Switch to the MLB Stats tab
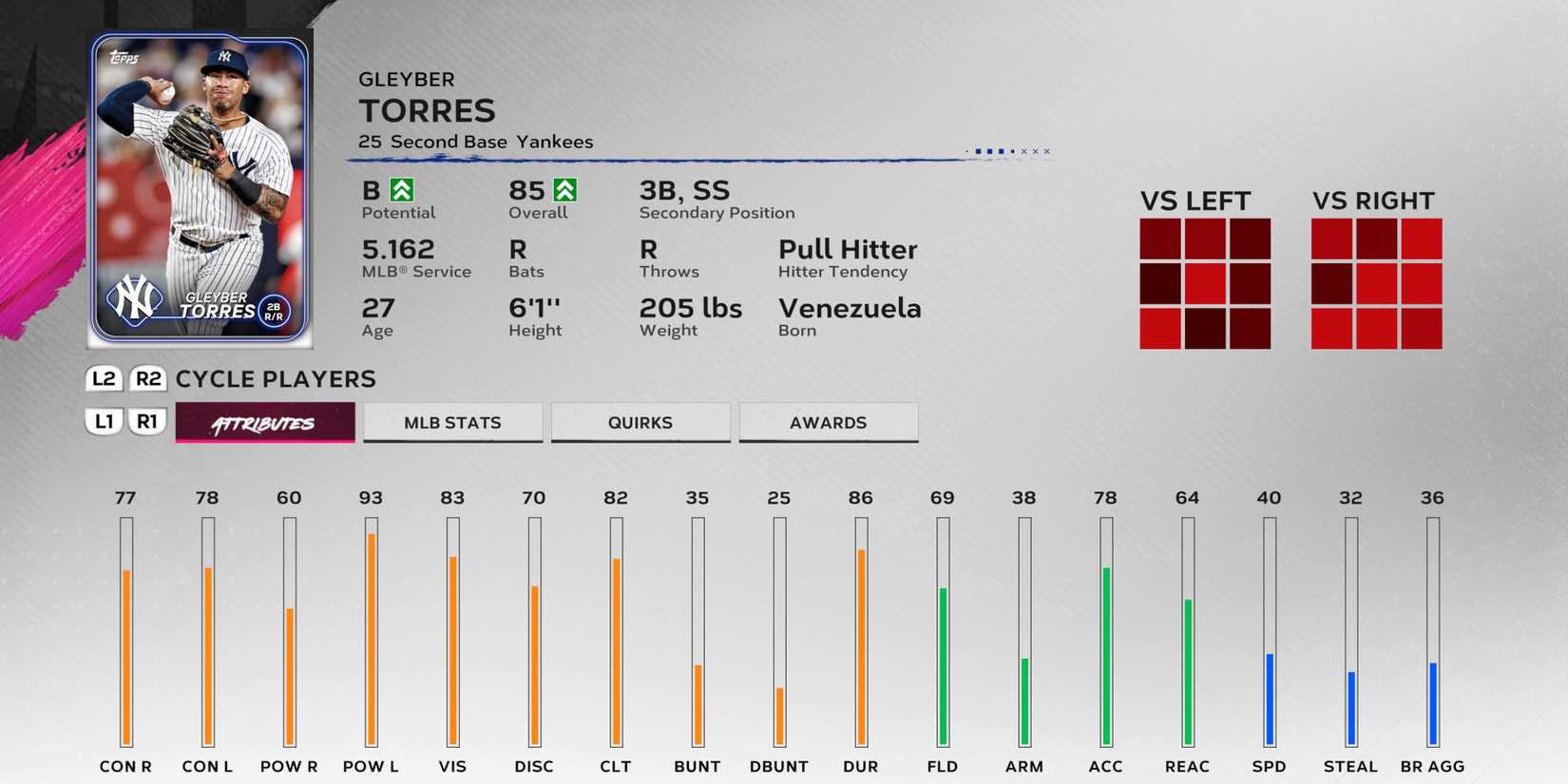This screenshot has height=784, width=1568. click(x=452, y=422)
